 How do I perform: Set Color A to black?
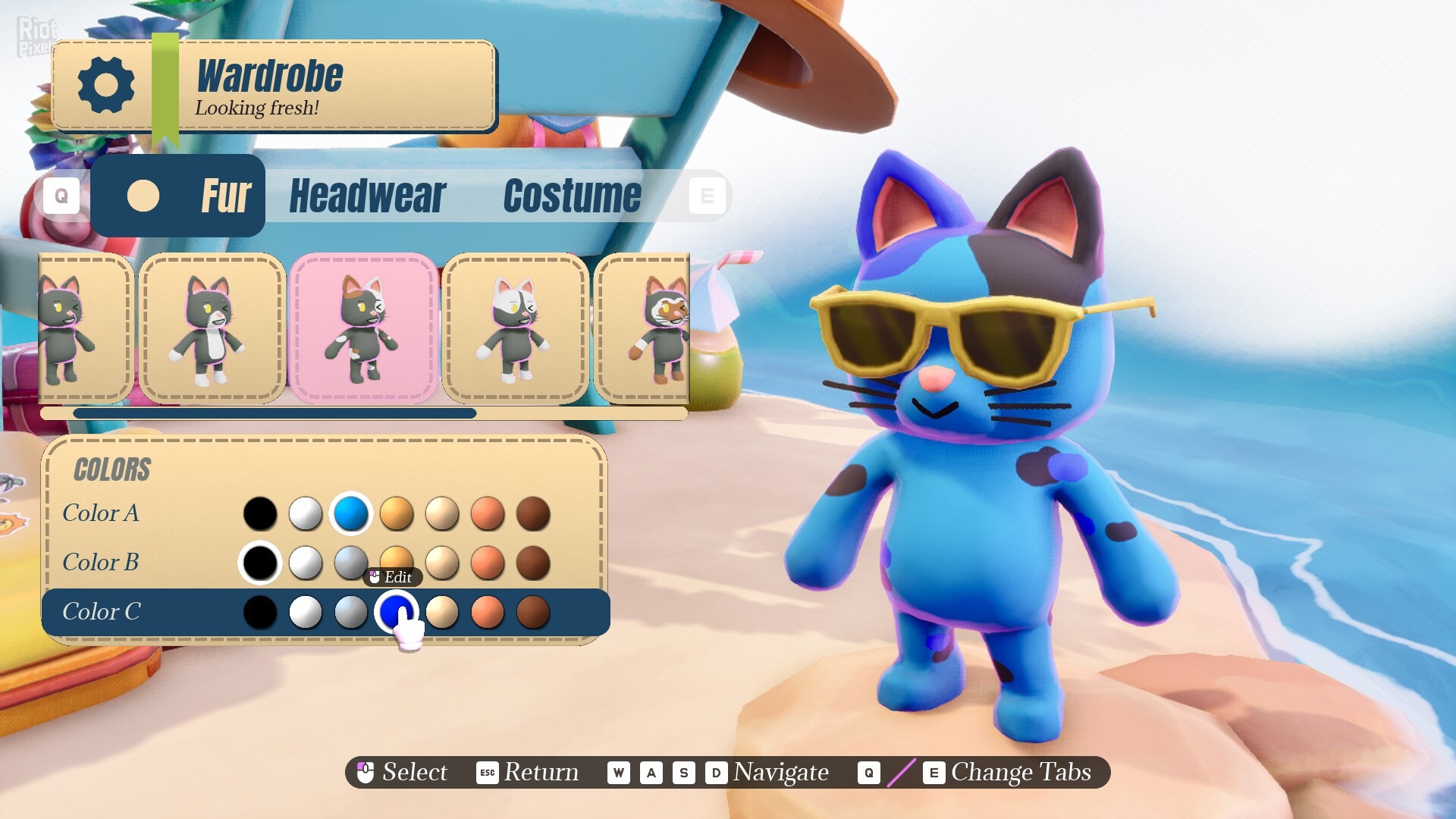click(x=260, y=513)
